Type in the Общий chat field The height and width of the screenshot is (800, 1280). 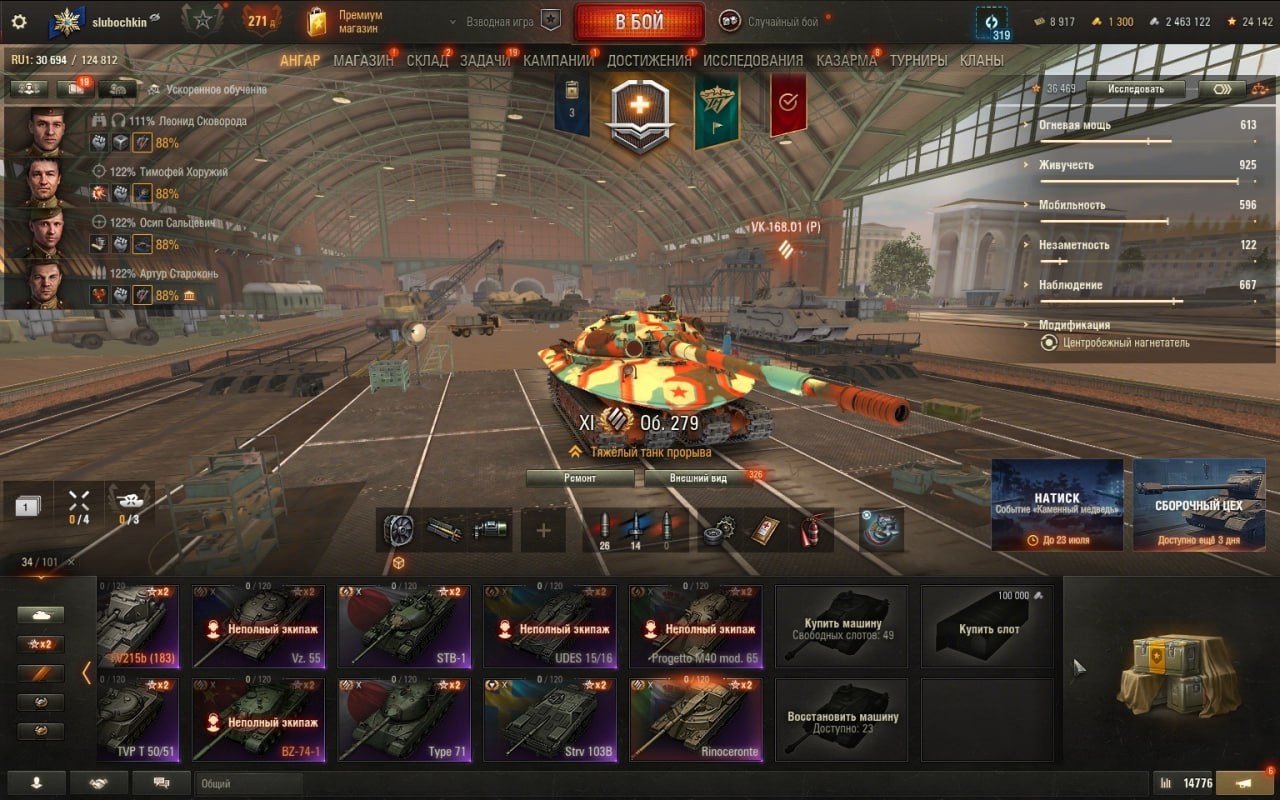click(248, 784)
